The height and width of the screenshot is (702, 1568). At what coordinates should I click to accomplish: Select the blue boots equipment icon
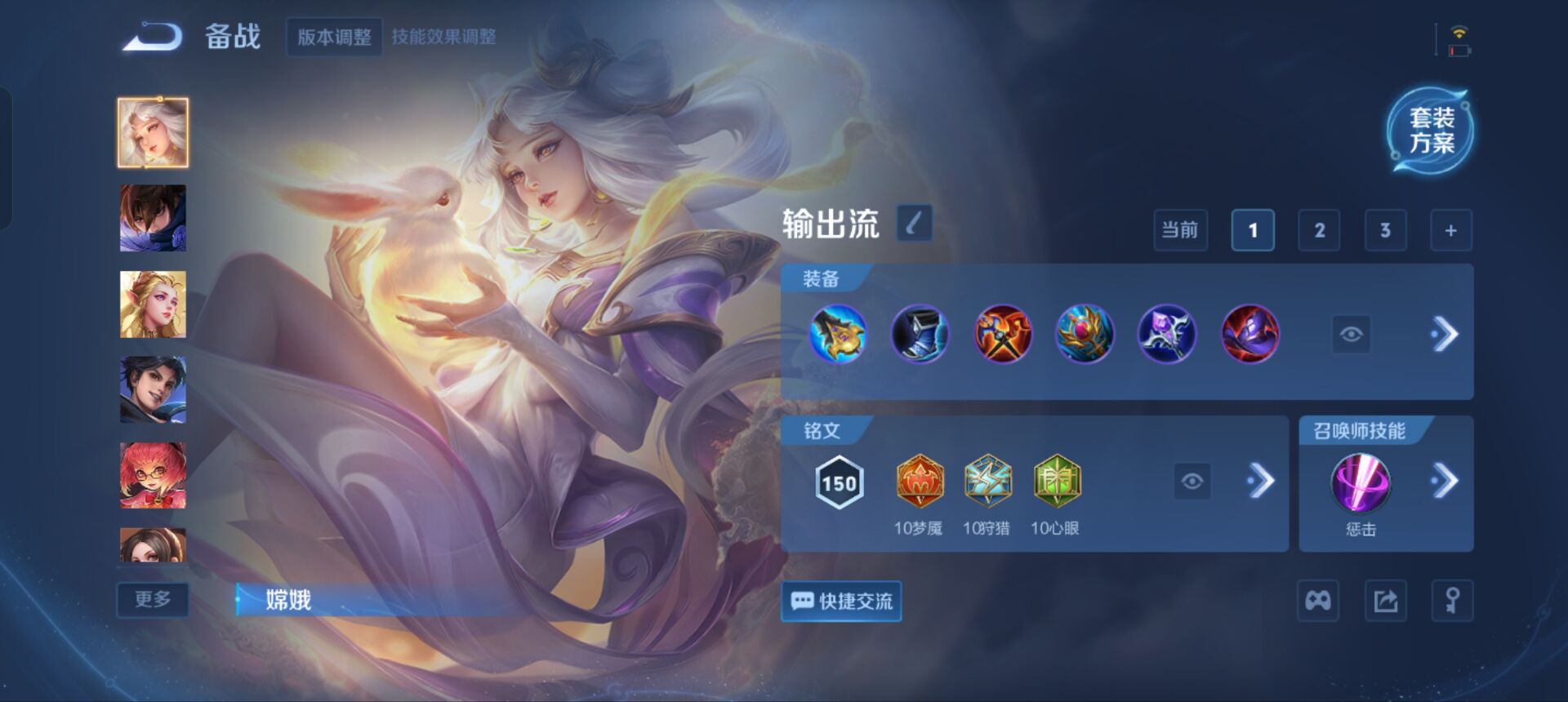[920, 333]
